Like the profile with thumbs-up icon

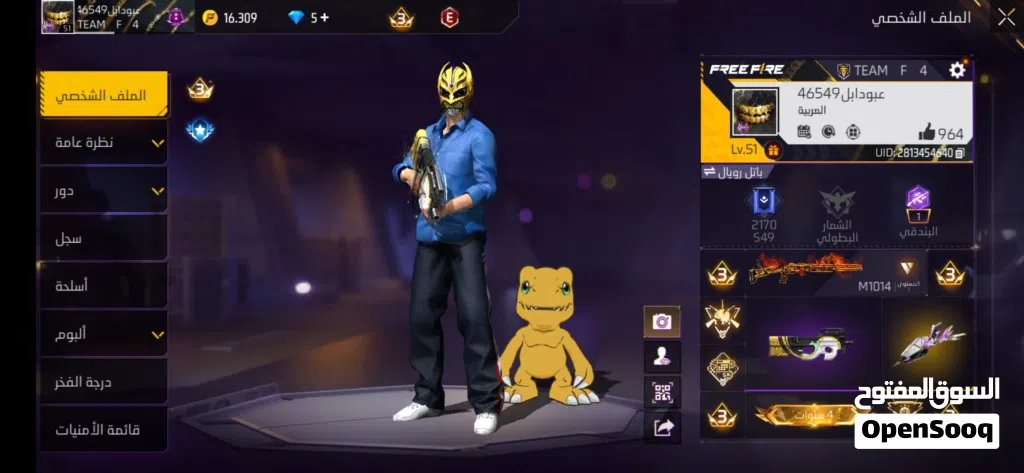[926, 132]
